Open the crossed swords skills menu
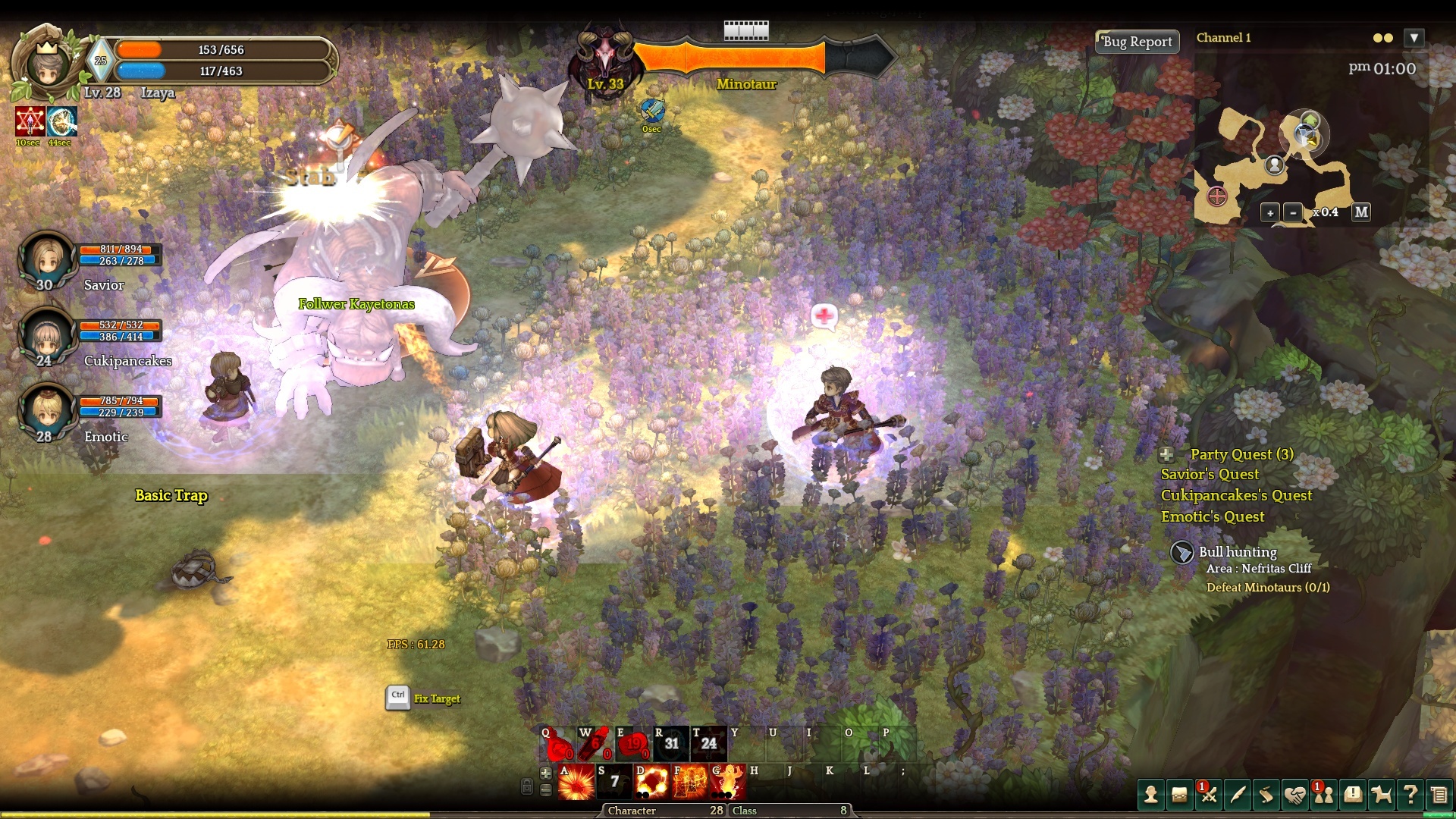The height and width of the screenshot is (819, 1456). (x=1209, y=795)
